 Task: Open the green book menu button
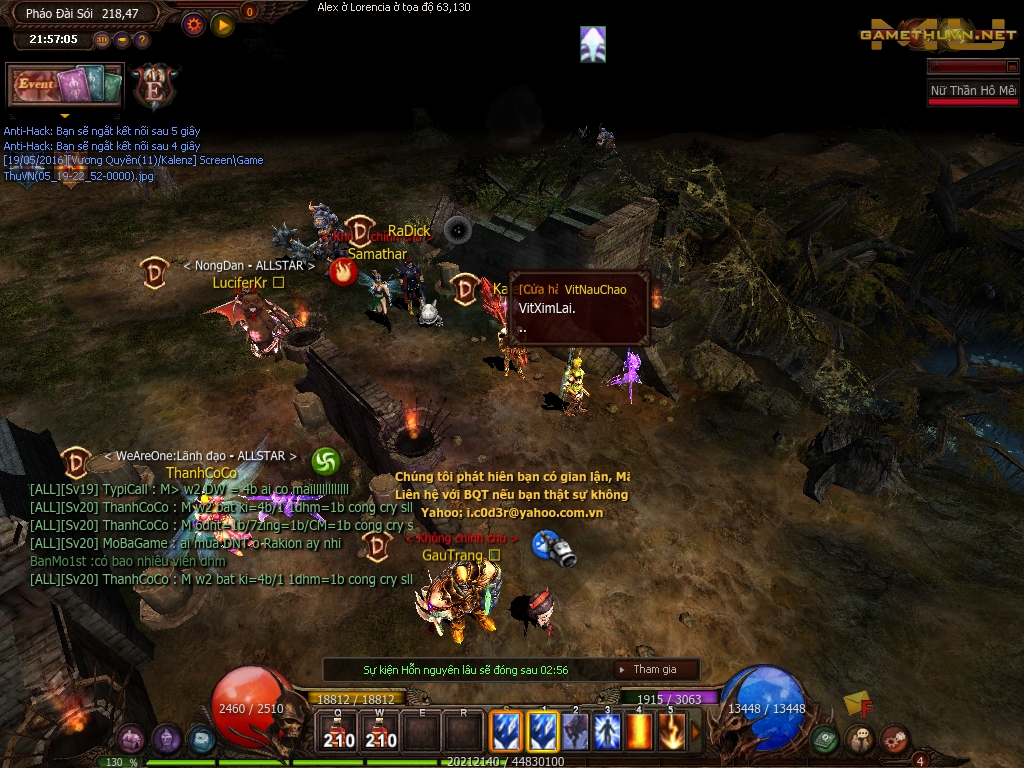point(824,739)
